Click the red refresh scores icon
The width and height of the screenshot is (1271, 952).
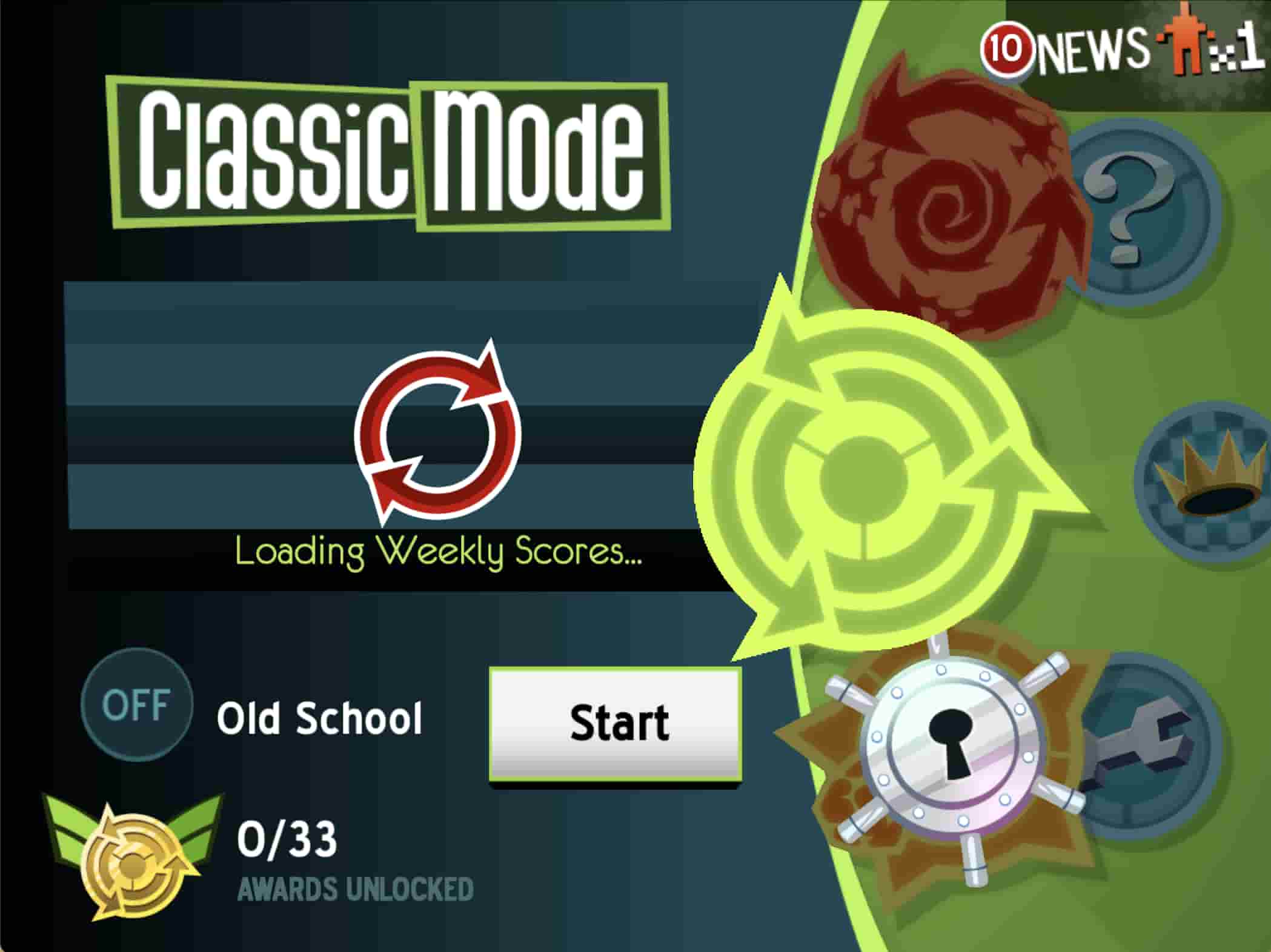point(437,431)
